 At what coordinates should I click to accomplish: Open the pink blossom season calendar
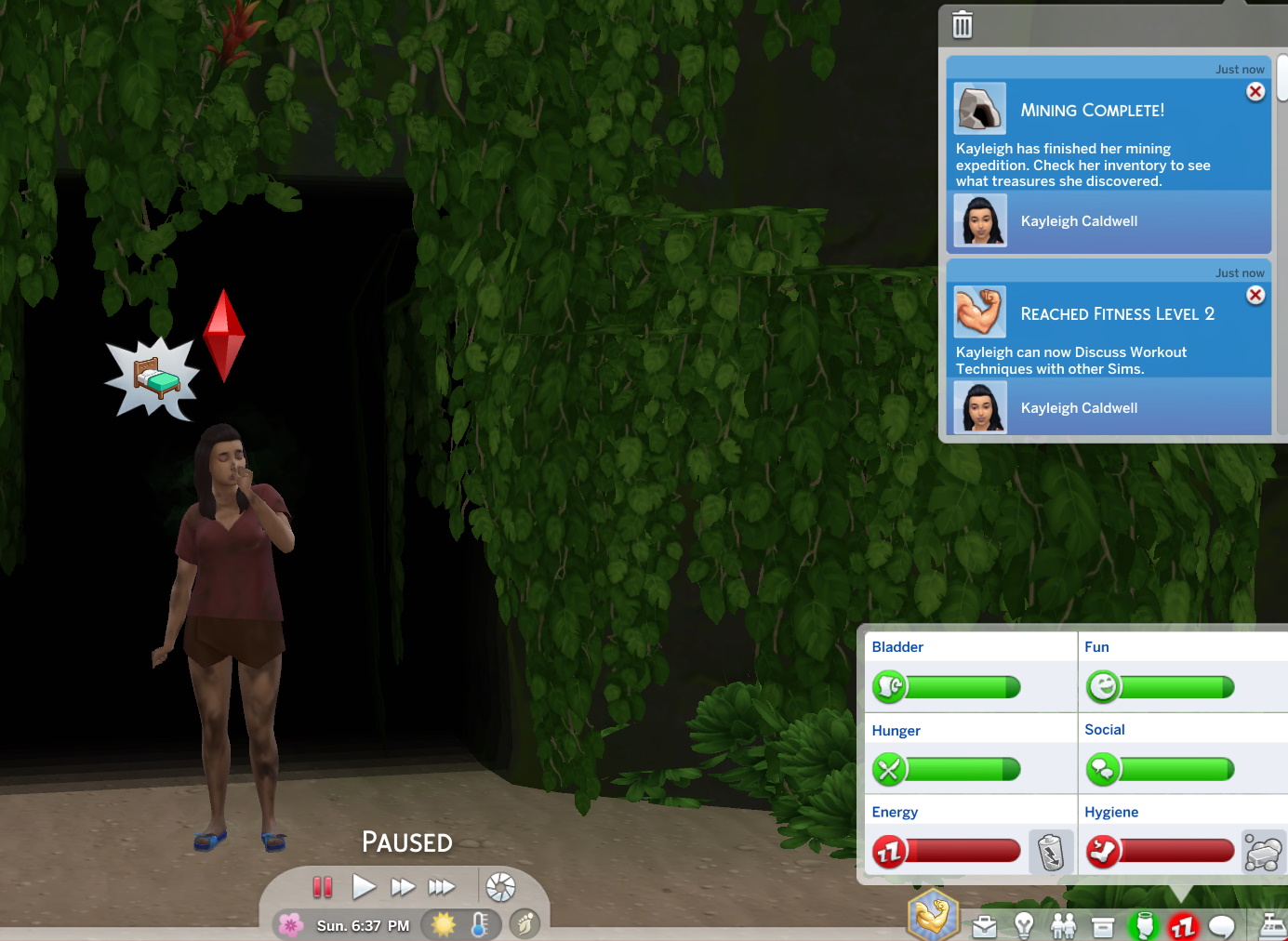tap(291, 924)
